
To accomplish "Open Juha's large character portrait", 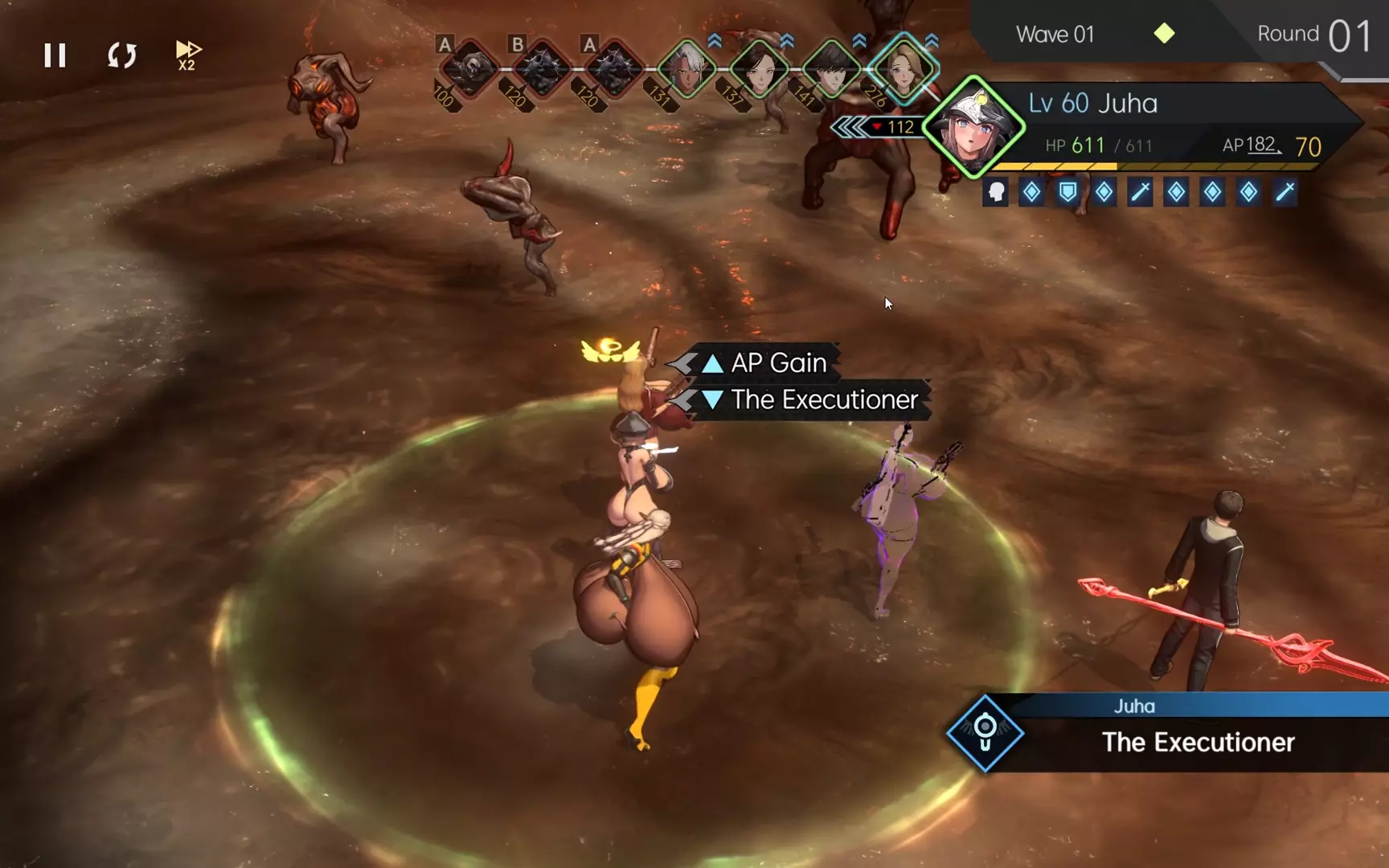I will (973, 127).
